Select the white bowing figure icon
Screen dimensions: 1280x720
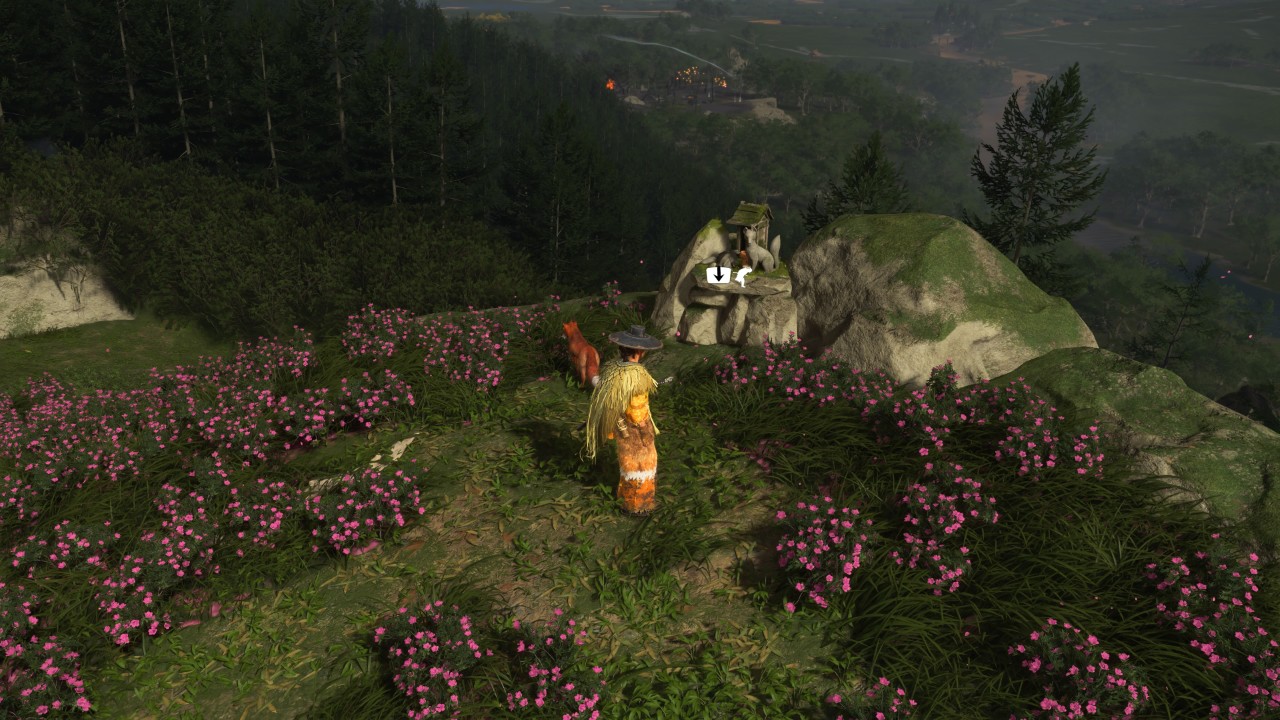742,276
